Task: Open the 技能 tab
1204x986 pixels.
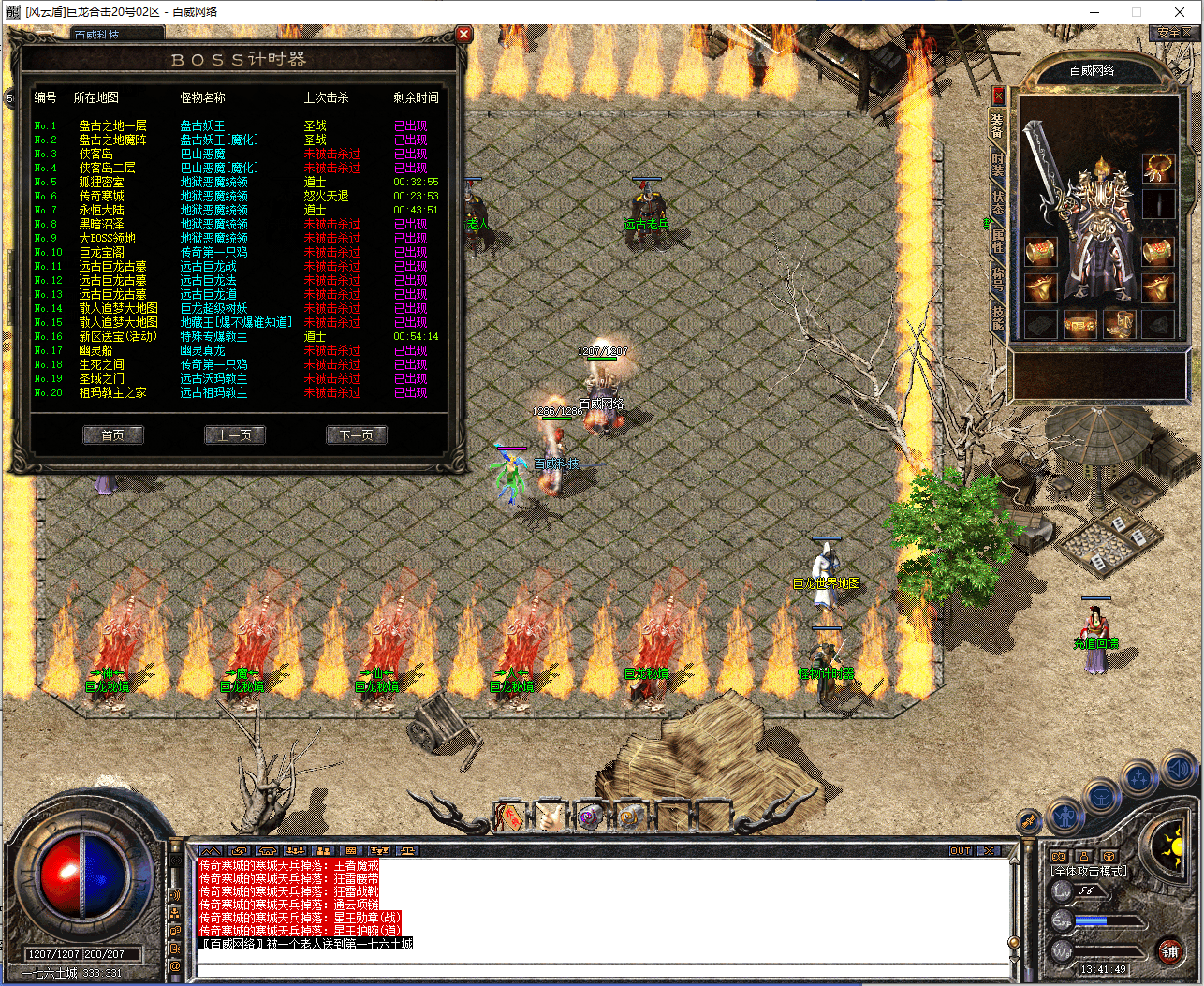Action: coord(998,316)
